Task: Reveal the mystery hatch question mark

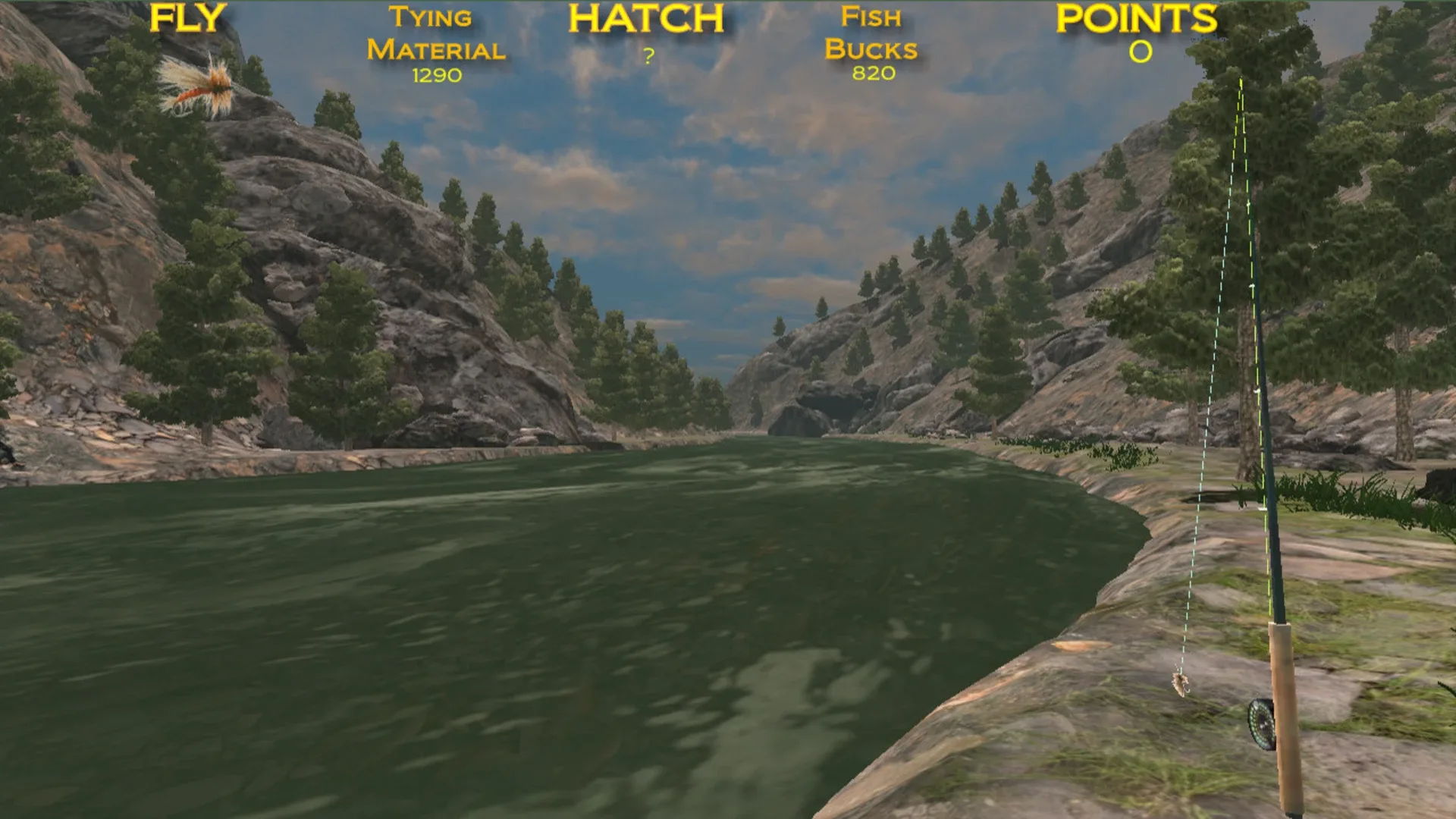Action: [x=648, y=55]
